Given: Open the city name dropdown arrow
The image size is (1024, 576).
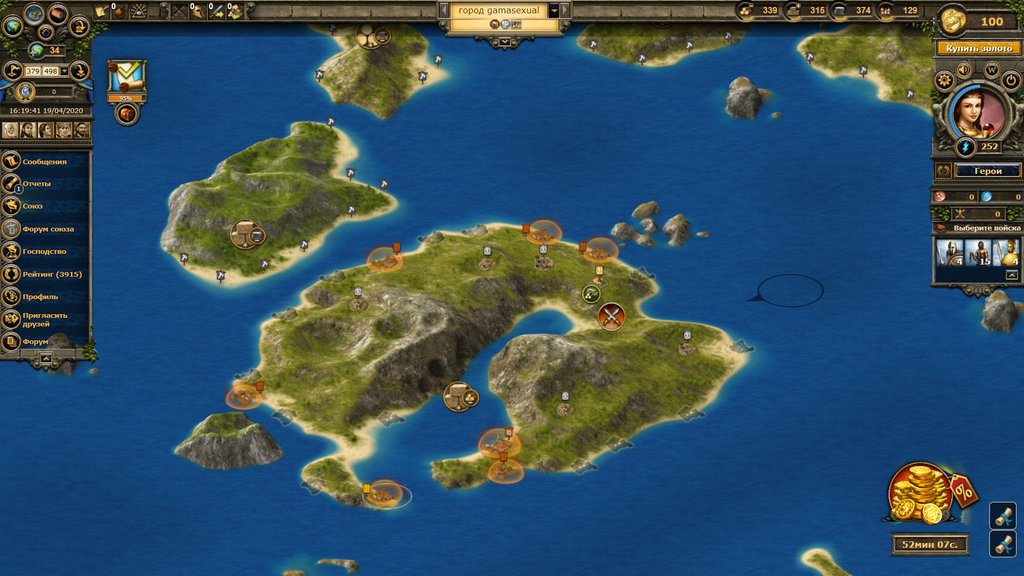Looking at the screenshot, I should click(x=553, y=10).
